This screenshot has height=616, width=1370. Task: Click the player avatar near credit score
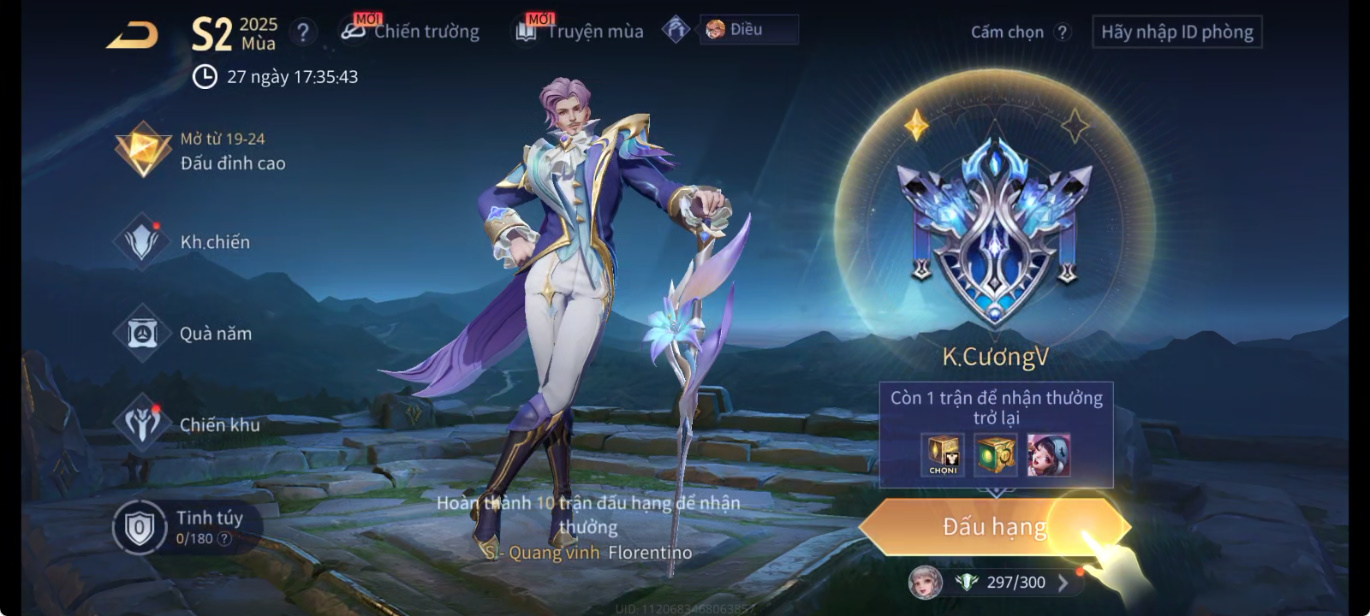click(925, 582)
